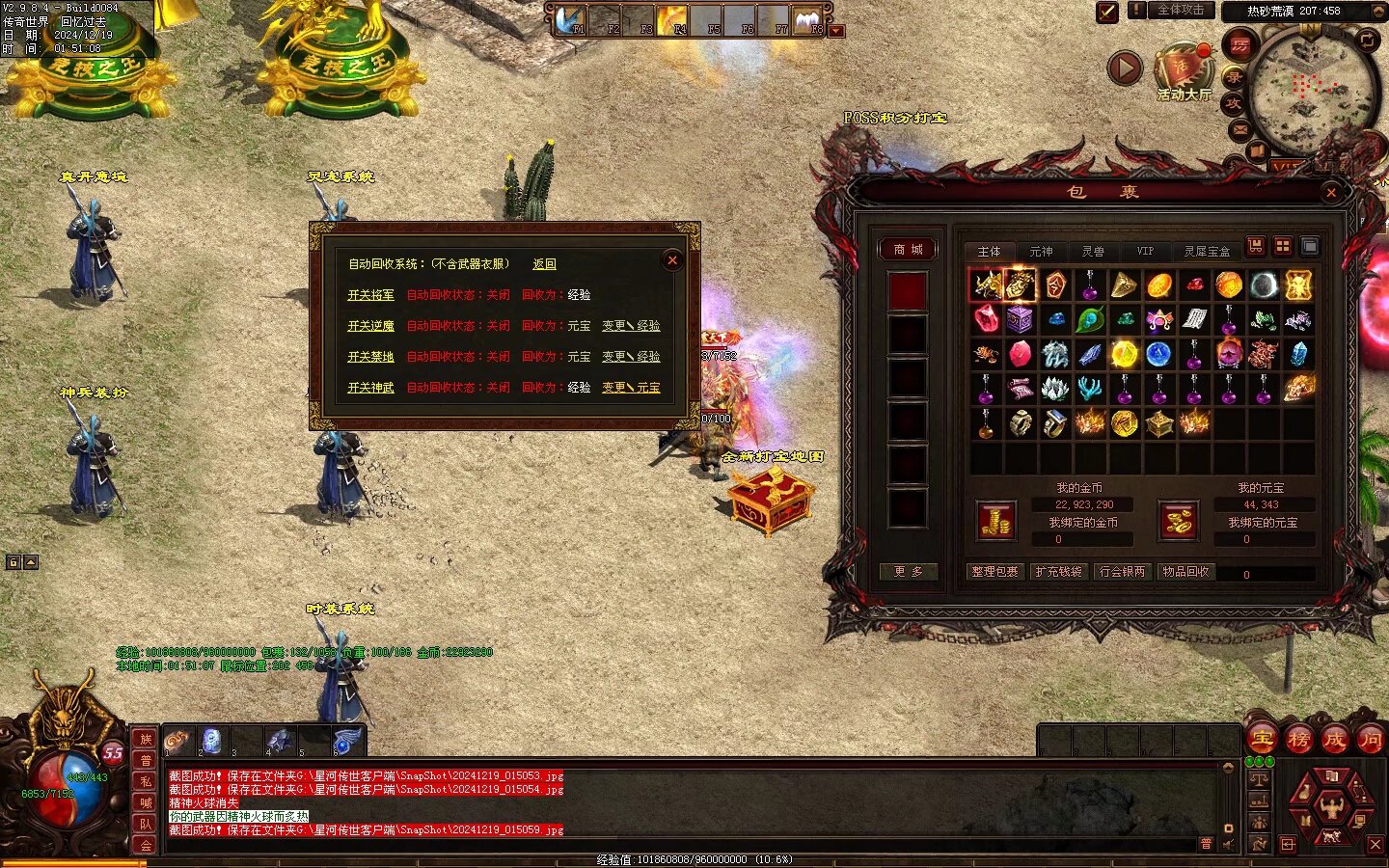Screen dimensions: 1389x868
Task: Close the 包裹 inventory window
Action: pos(1331,193)
